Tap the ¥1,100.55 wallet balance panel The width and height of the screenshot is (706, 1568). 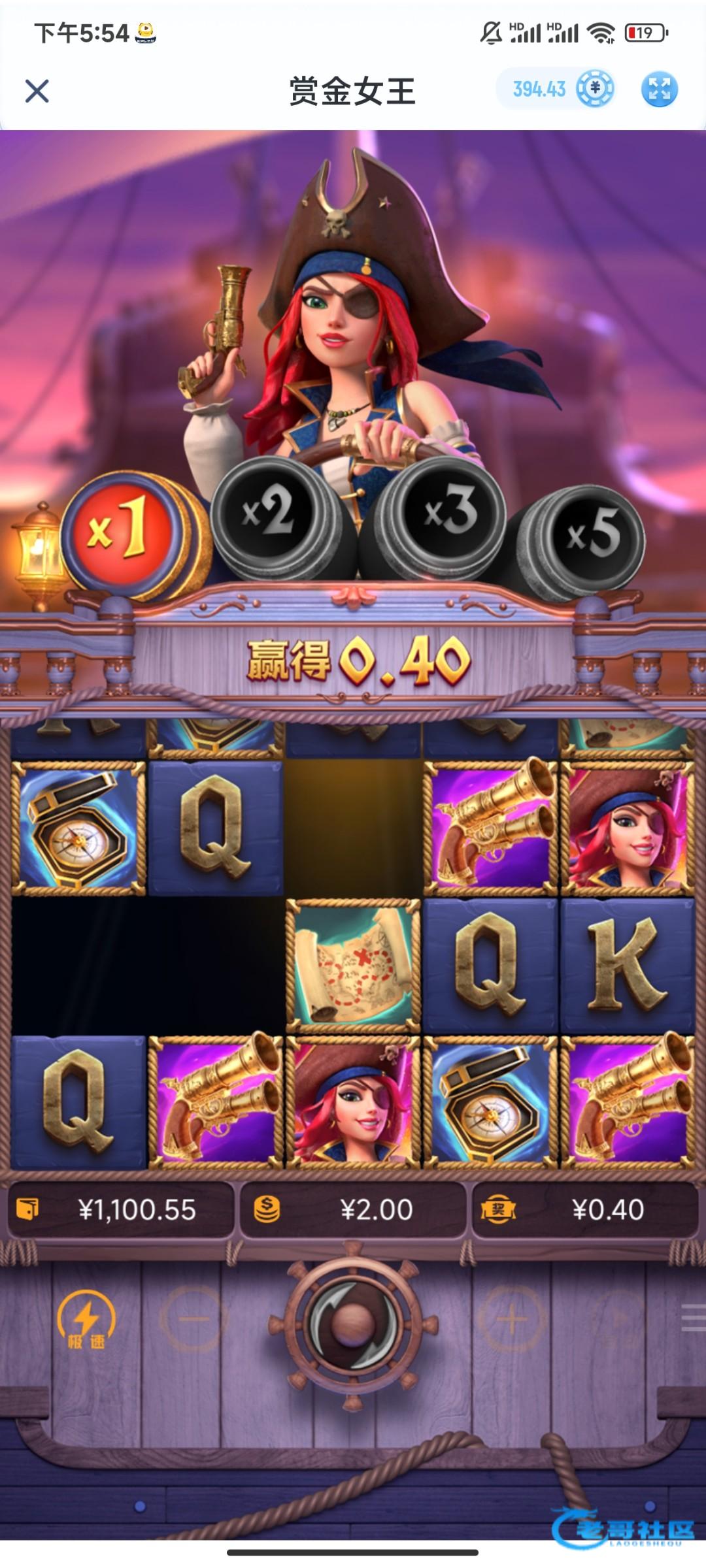(x=121, y=1210)
